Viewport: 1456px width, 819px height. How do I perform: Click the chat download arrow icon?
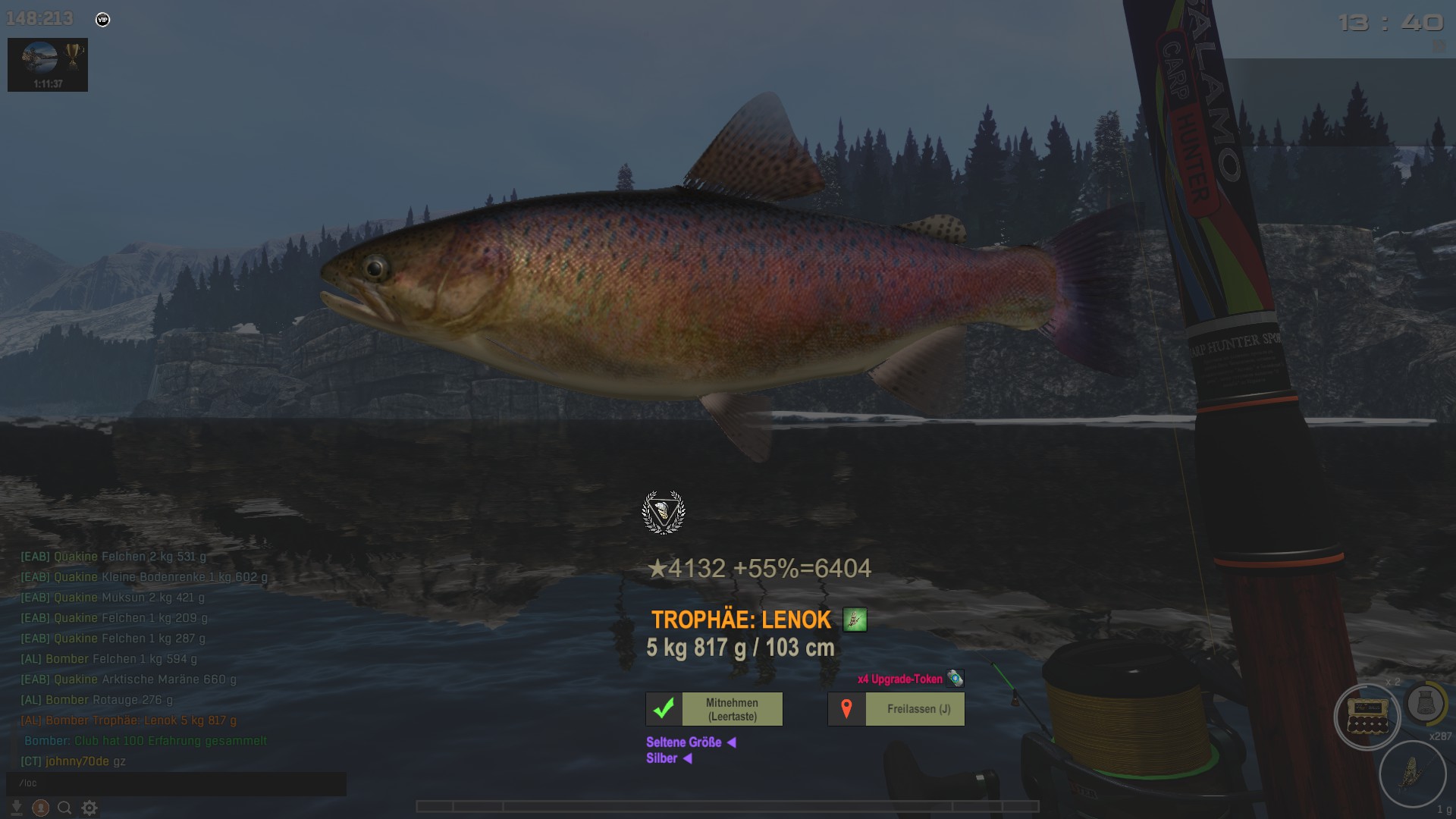tap(17, 808)
